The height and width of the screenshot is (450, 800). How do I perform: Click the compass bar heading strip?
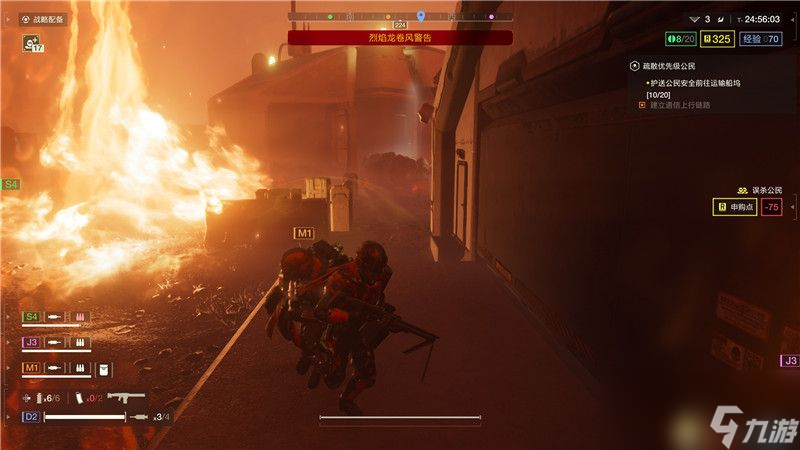[x=400, y=17]
